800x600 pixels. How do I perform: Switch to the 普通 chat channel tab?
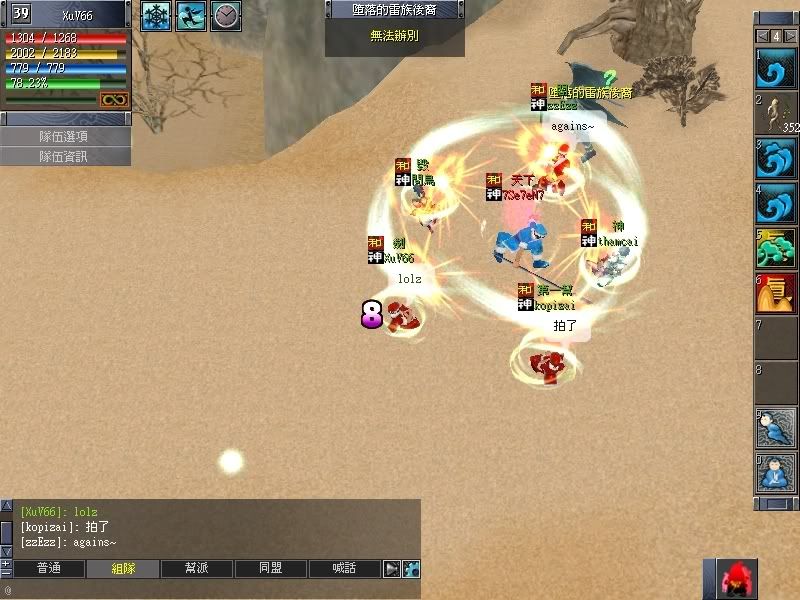coord(48,568)
